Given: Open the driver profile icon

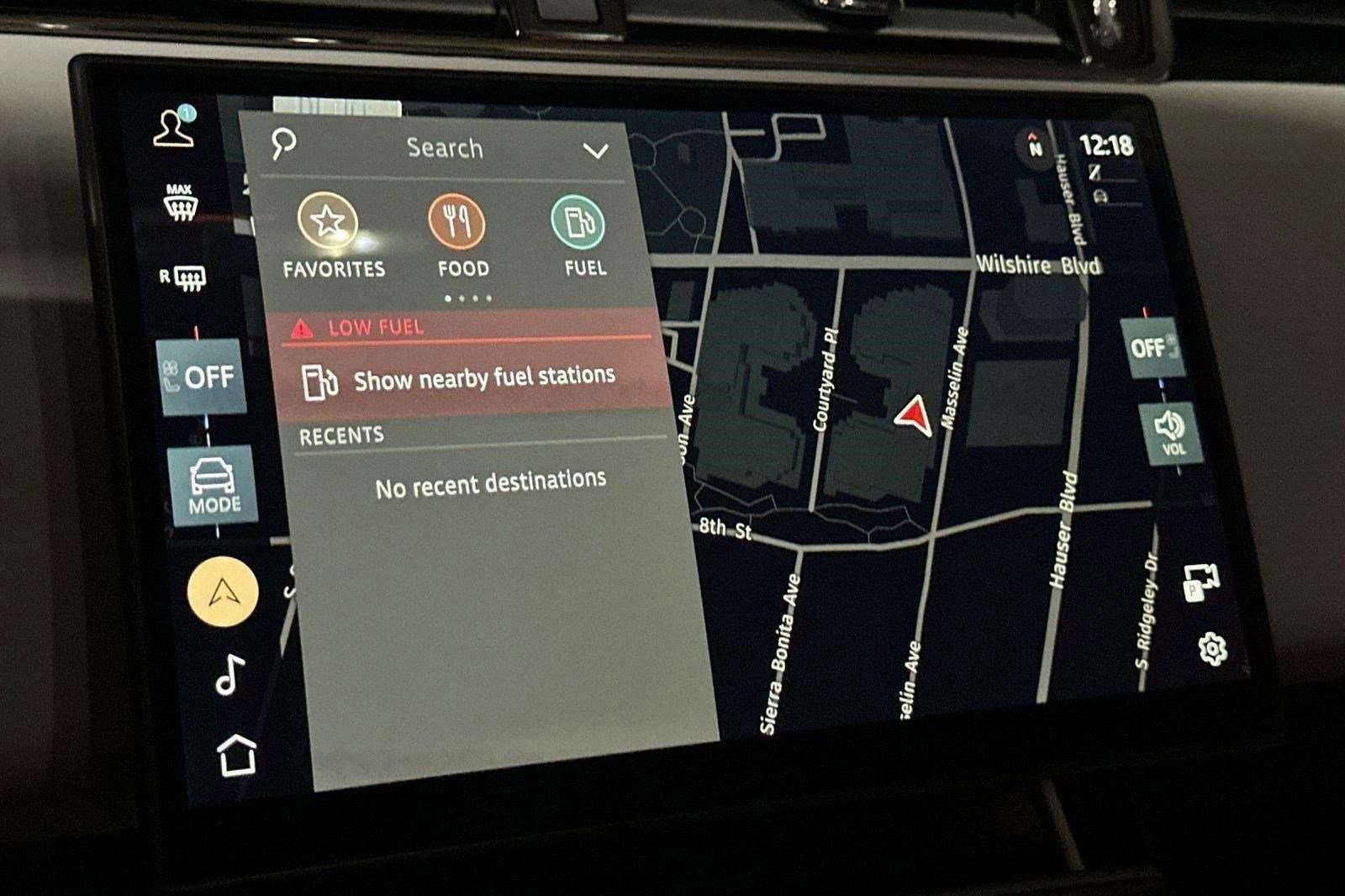Looking at the screenshot, I should [x=175, y=130].
